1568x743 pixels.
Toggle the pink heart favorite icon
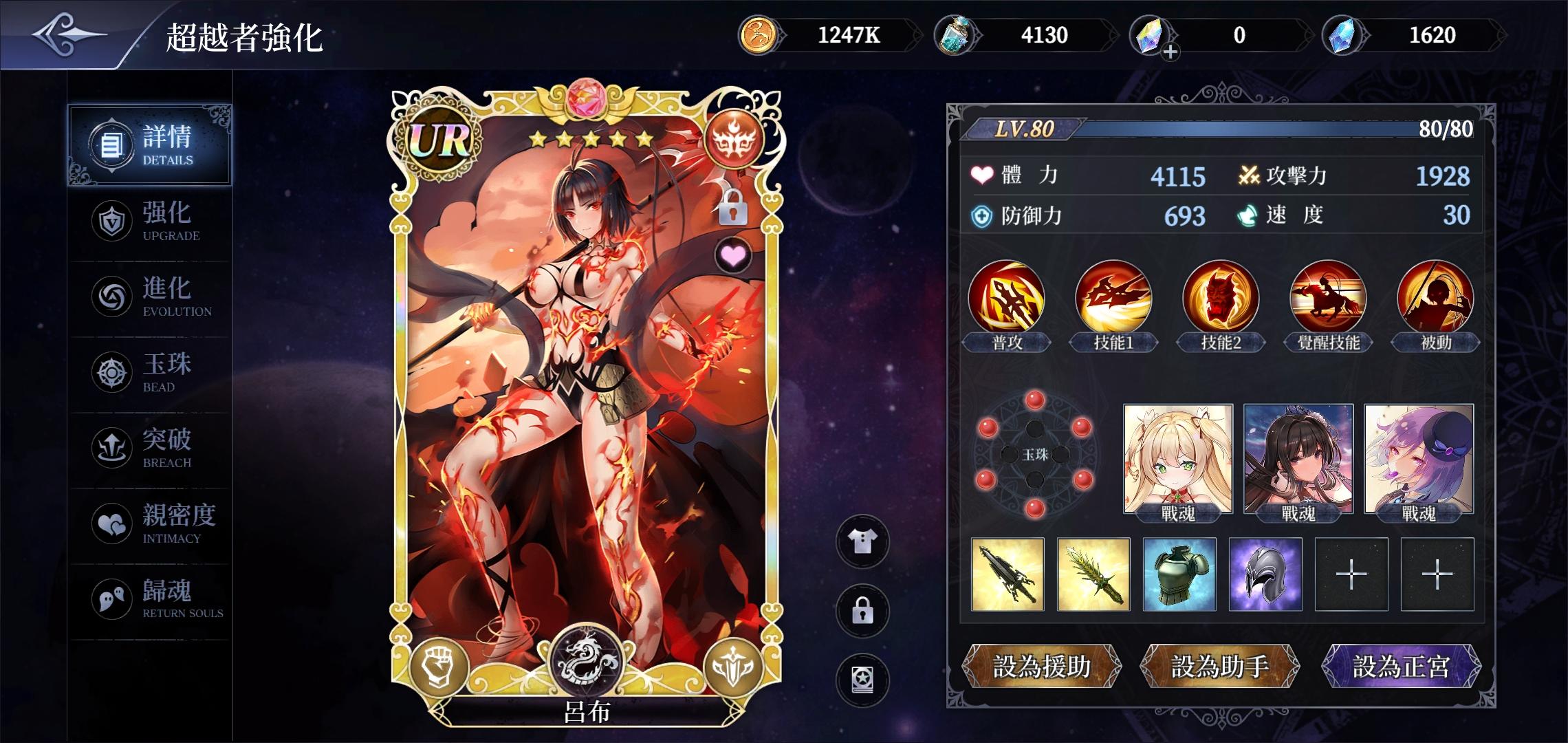tap(733, 256)
